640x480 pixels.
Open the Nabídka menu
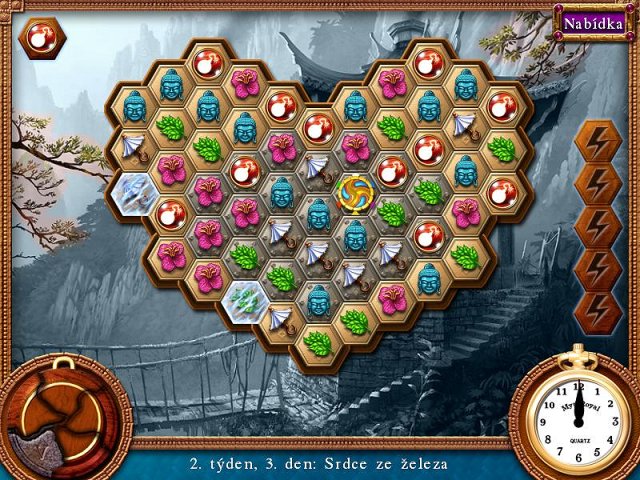click(593, 22)
